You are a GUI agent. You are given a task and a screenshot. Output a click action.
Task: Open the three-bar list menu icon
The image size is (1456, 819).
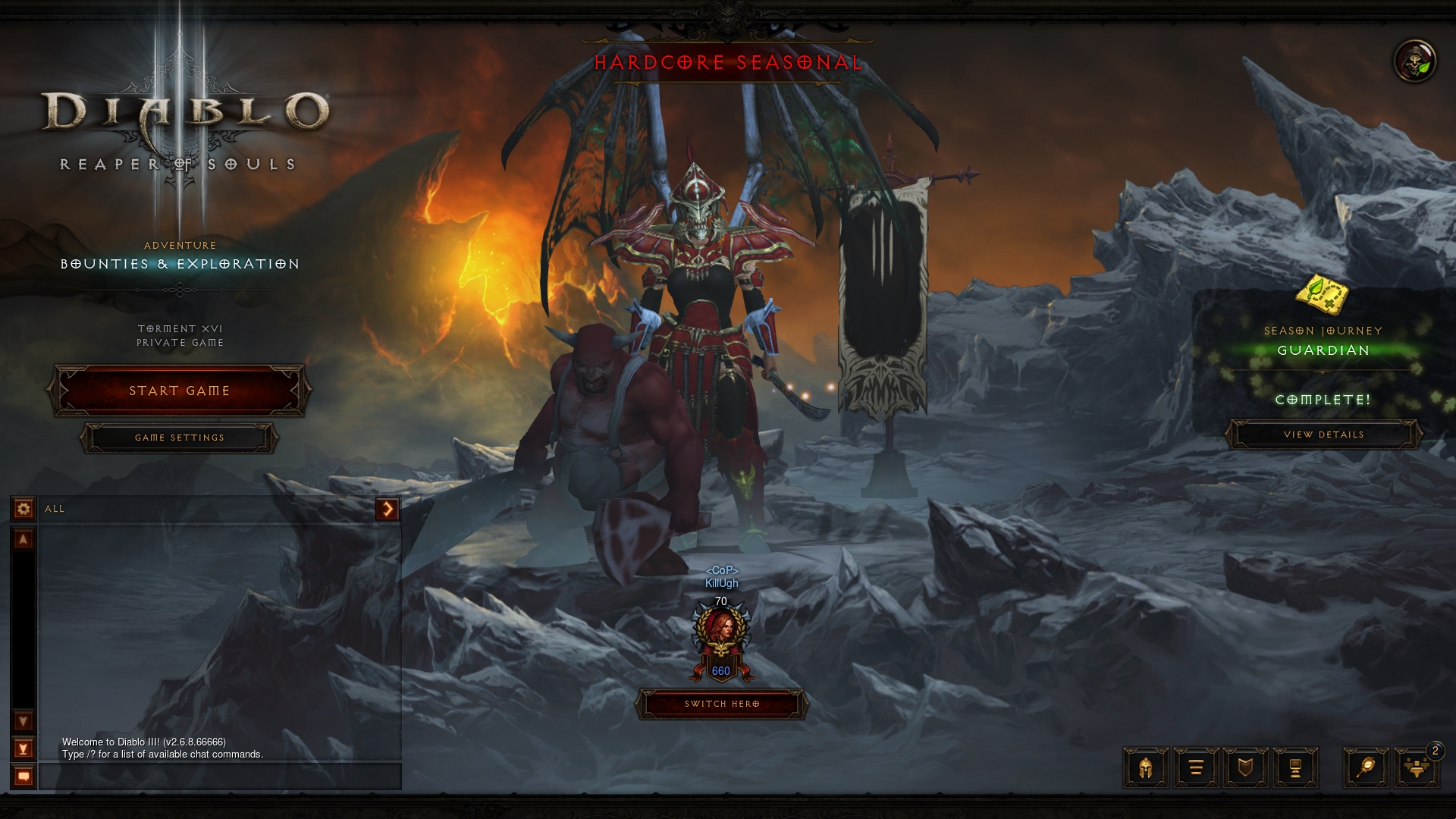click(1196, 768)
